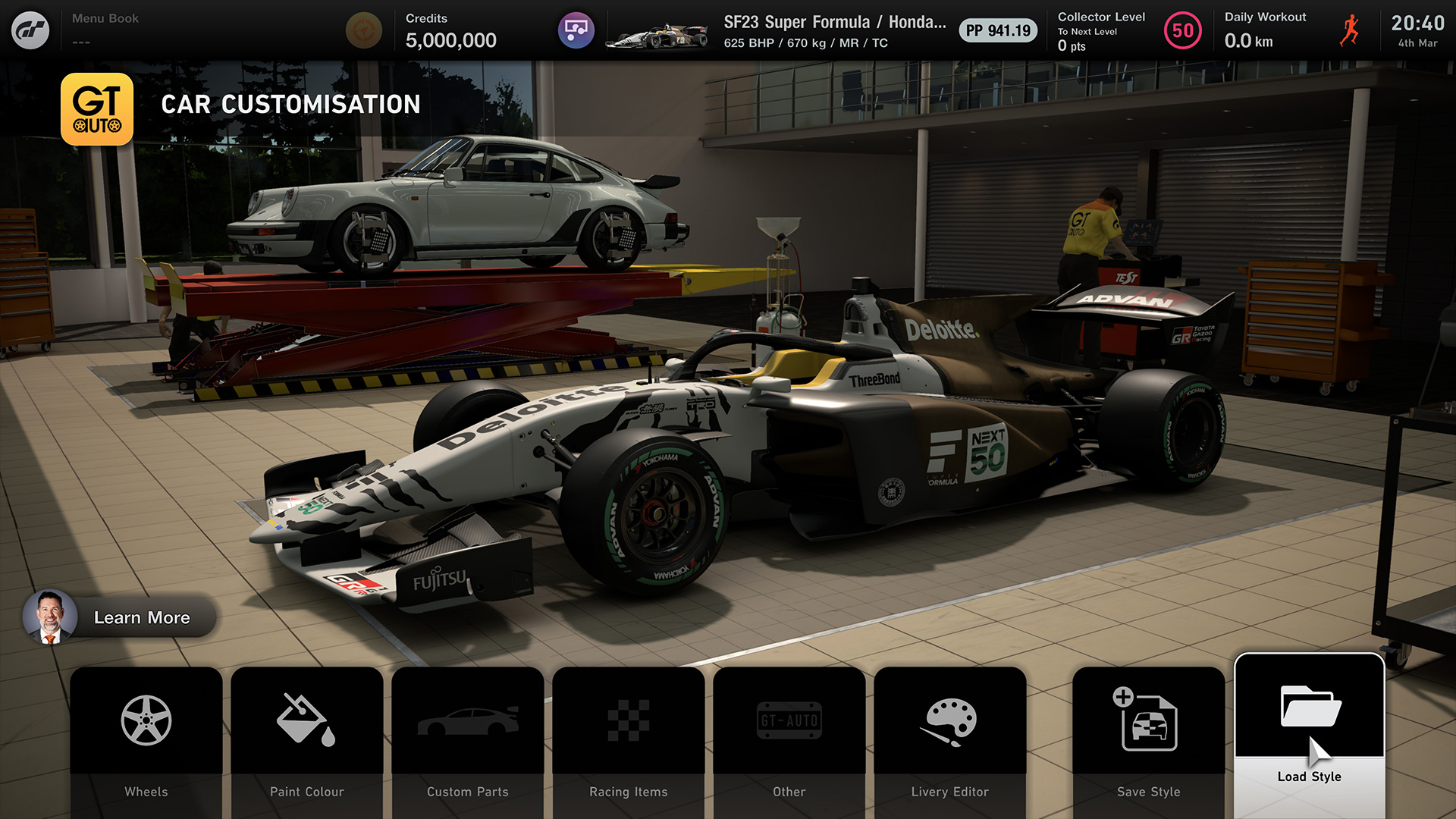Viewport: 1456px width, 819px height.
Task: Open the Learn More guide
Action: click(120, 617)
